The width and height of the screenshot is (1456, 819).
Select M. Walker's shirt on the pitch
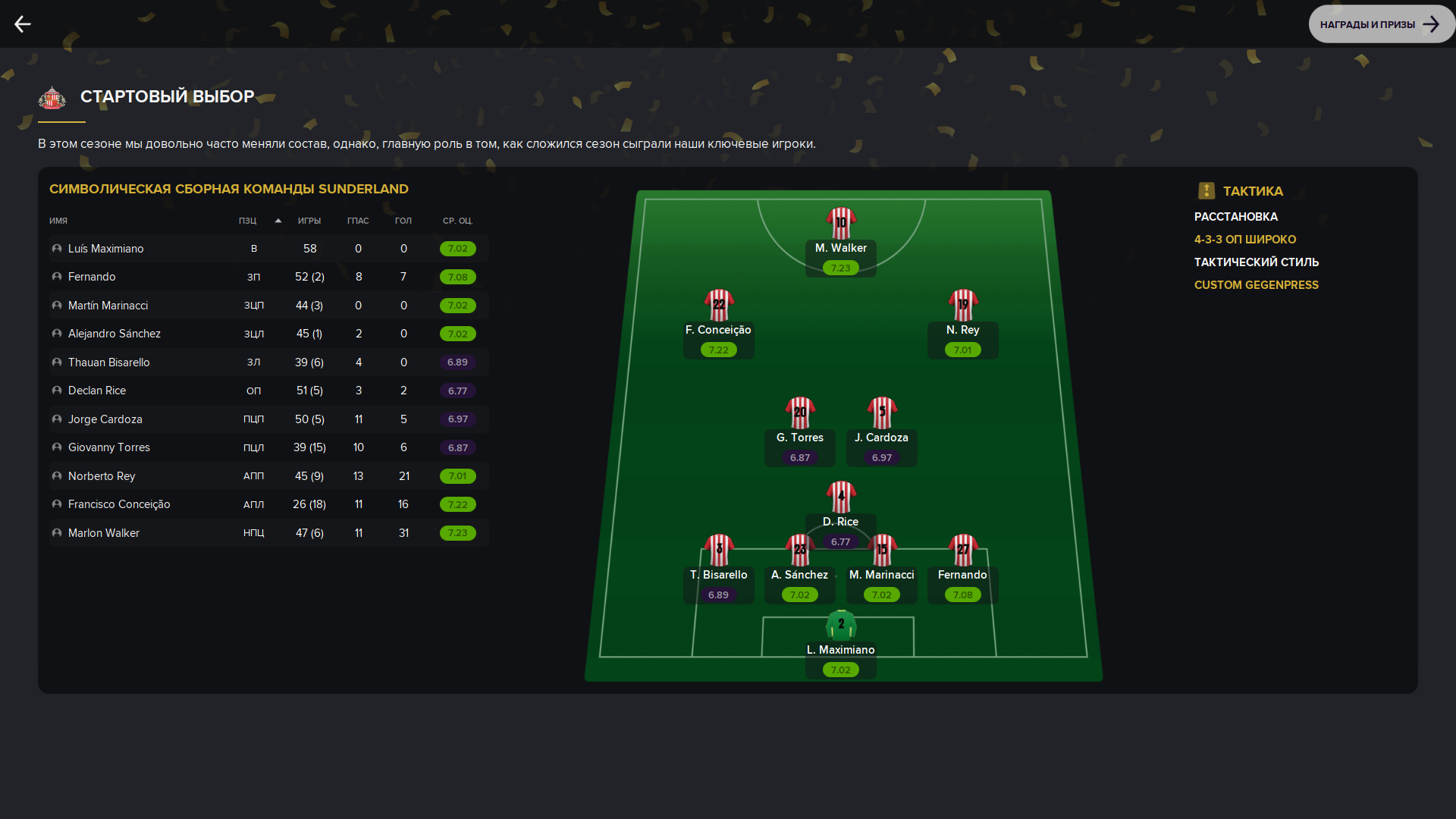pyautogui.click(x=840, y=224)
